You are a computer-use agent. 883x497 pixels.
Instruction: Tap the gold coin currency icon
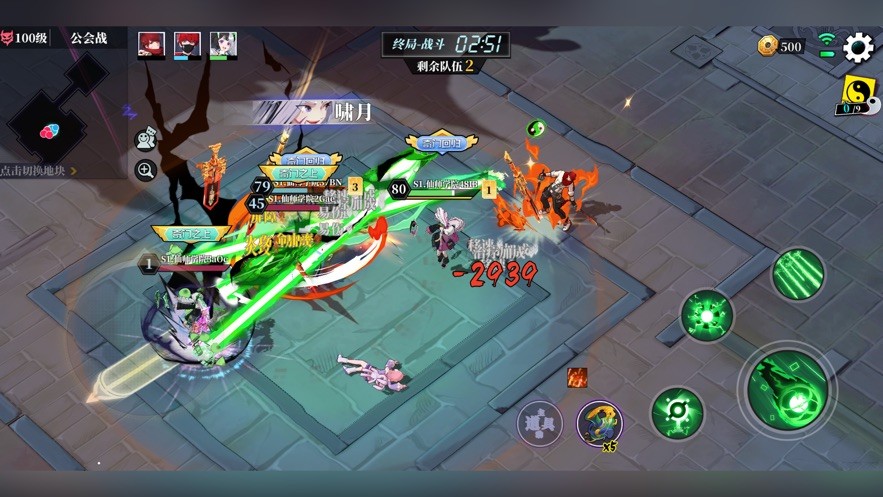coord(768,46)
